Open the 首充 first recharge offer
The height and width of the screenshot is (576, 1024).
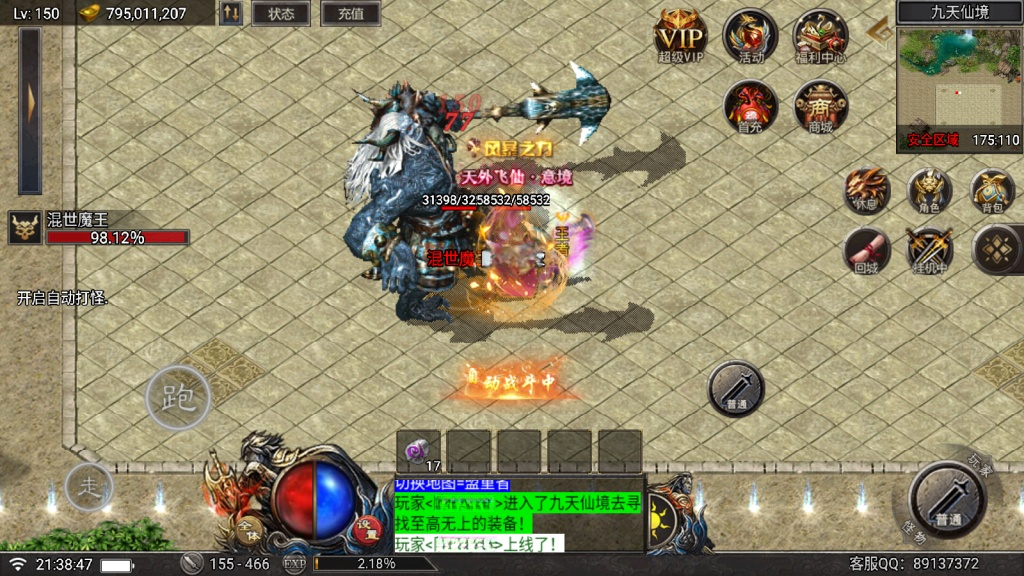750,106
